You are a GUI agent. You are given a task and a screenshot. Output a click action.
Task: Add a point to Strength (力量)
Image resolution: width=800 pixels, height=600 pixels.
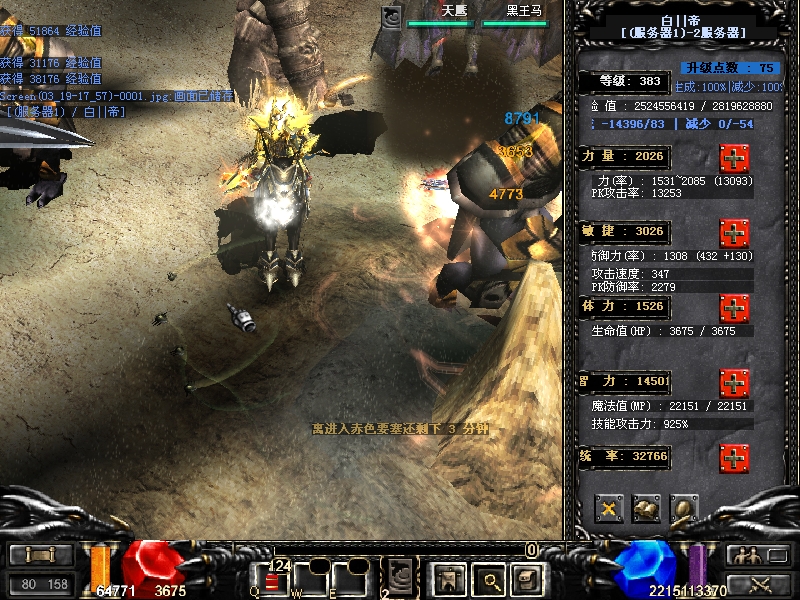[735, 158]
